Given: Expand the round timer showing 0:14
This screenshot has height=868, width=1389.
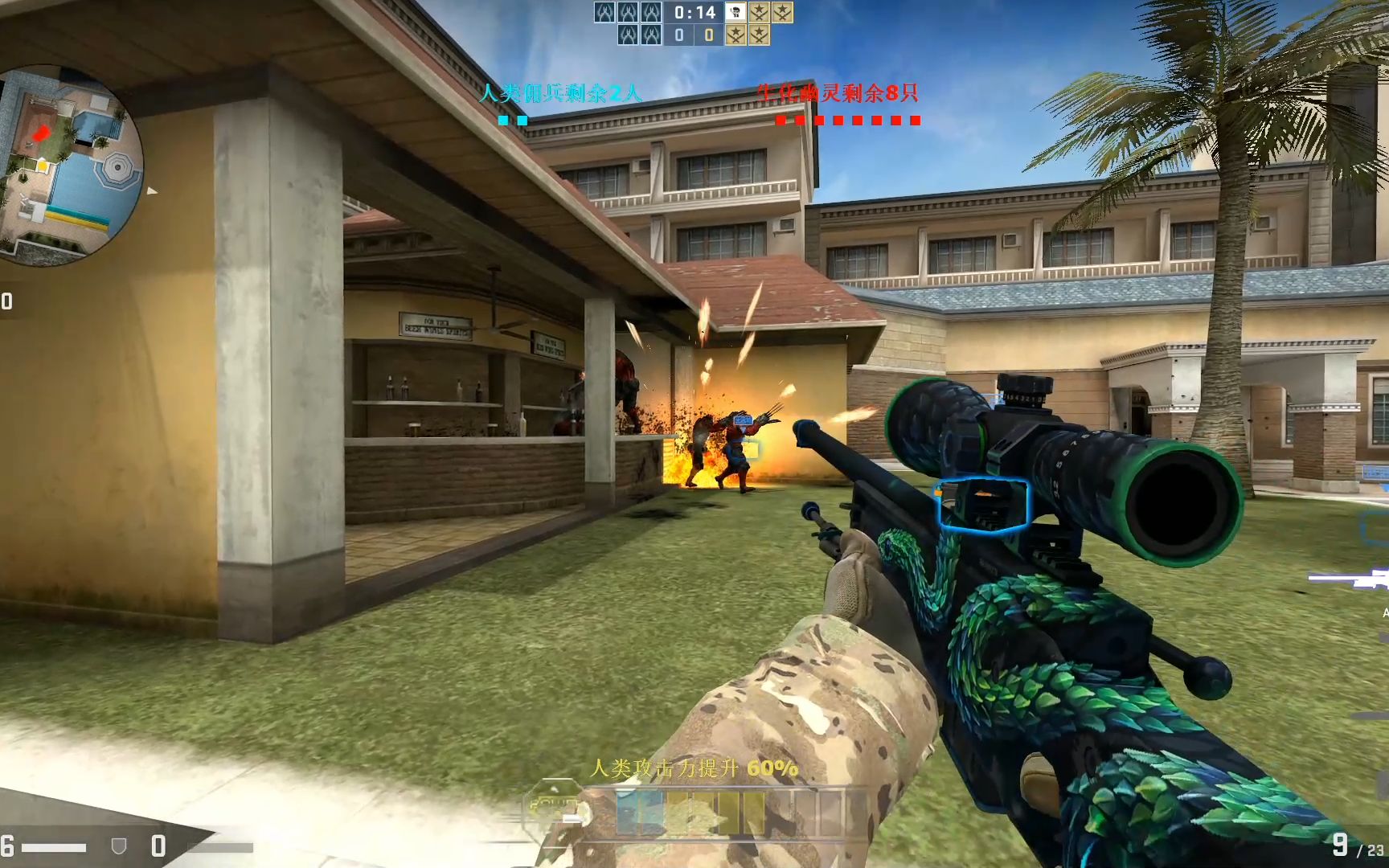Looking at the screenshot, I should pos(693,12).
